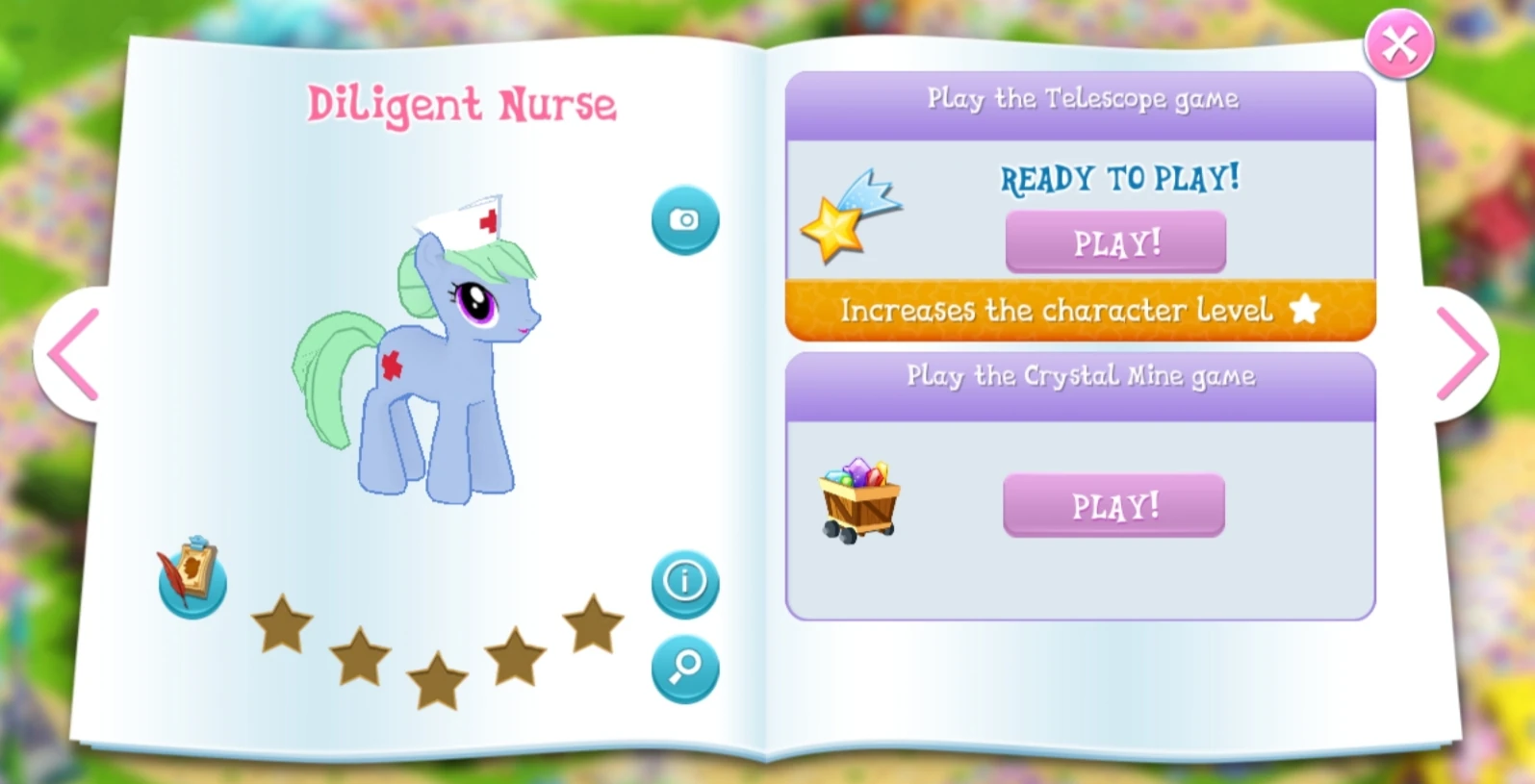Close the album with the X button
This screenshot has width=1535, height=784.
tap(1397, 42)
